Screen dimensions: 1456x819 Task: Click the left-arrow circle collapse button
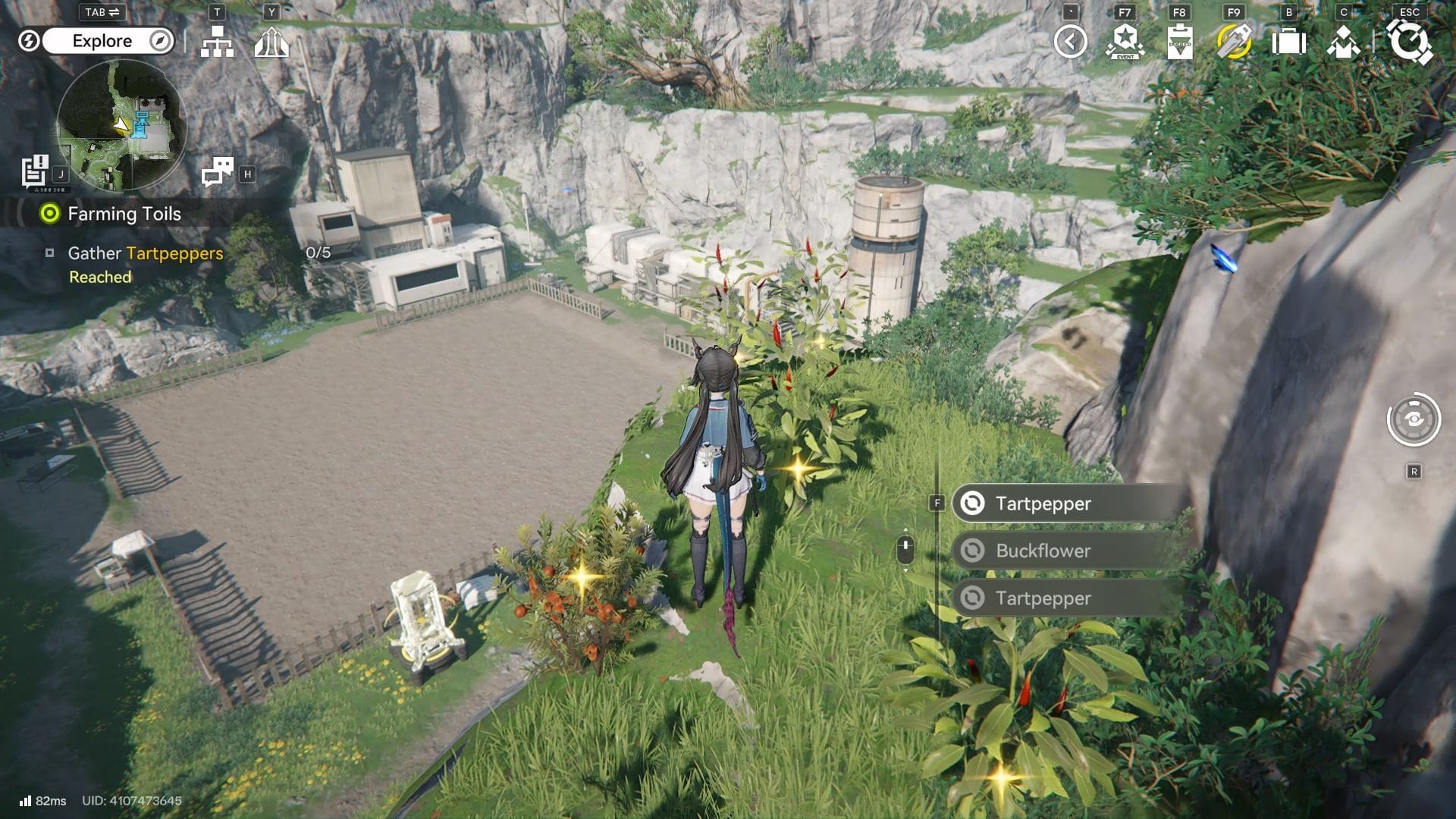point(1070,42)
